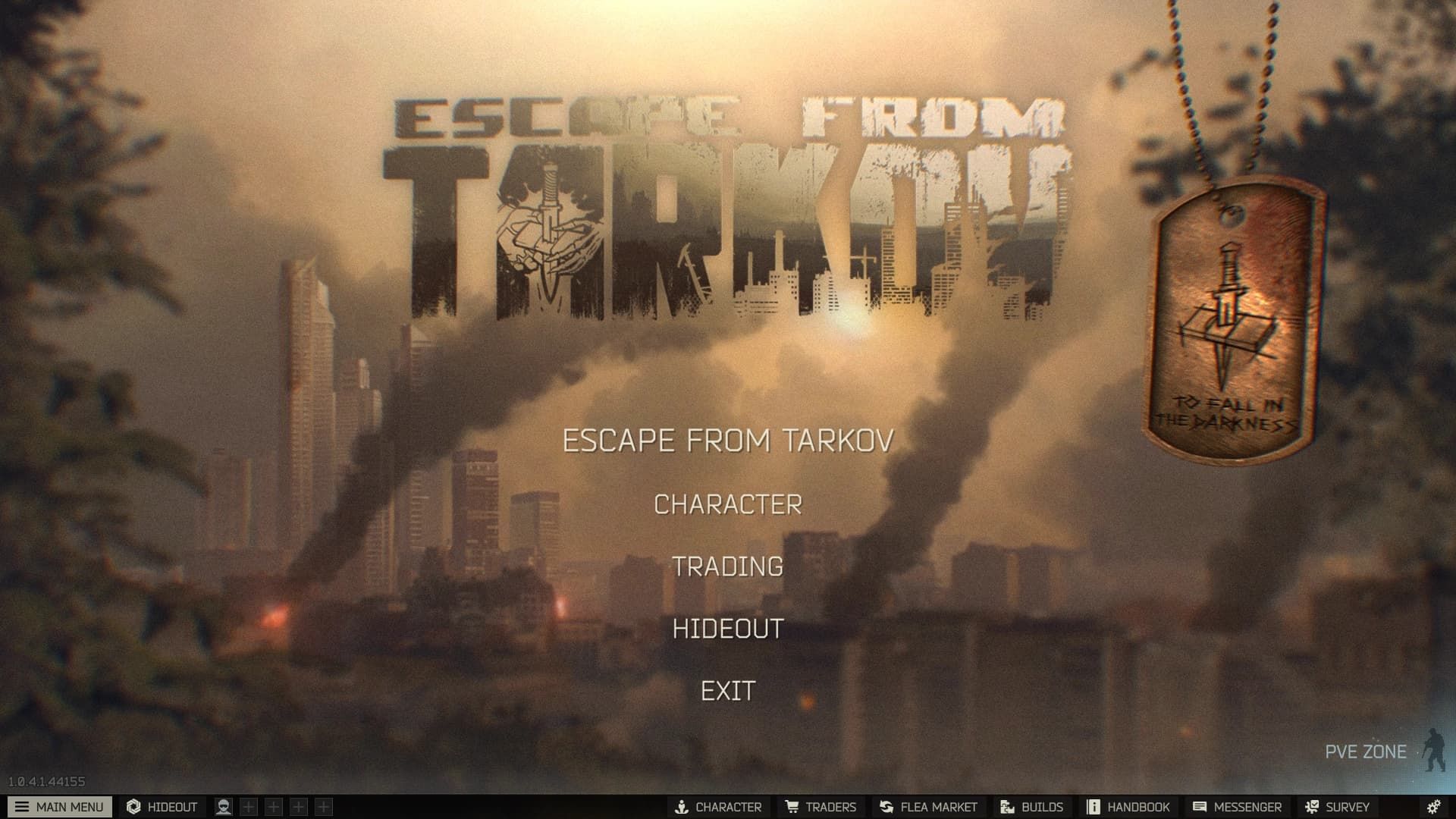Select the PMC character portrait in the taskbar
This screenshot has height=819, width=1456.
click(224, 807)
